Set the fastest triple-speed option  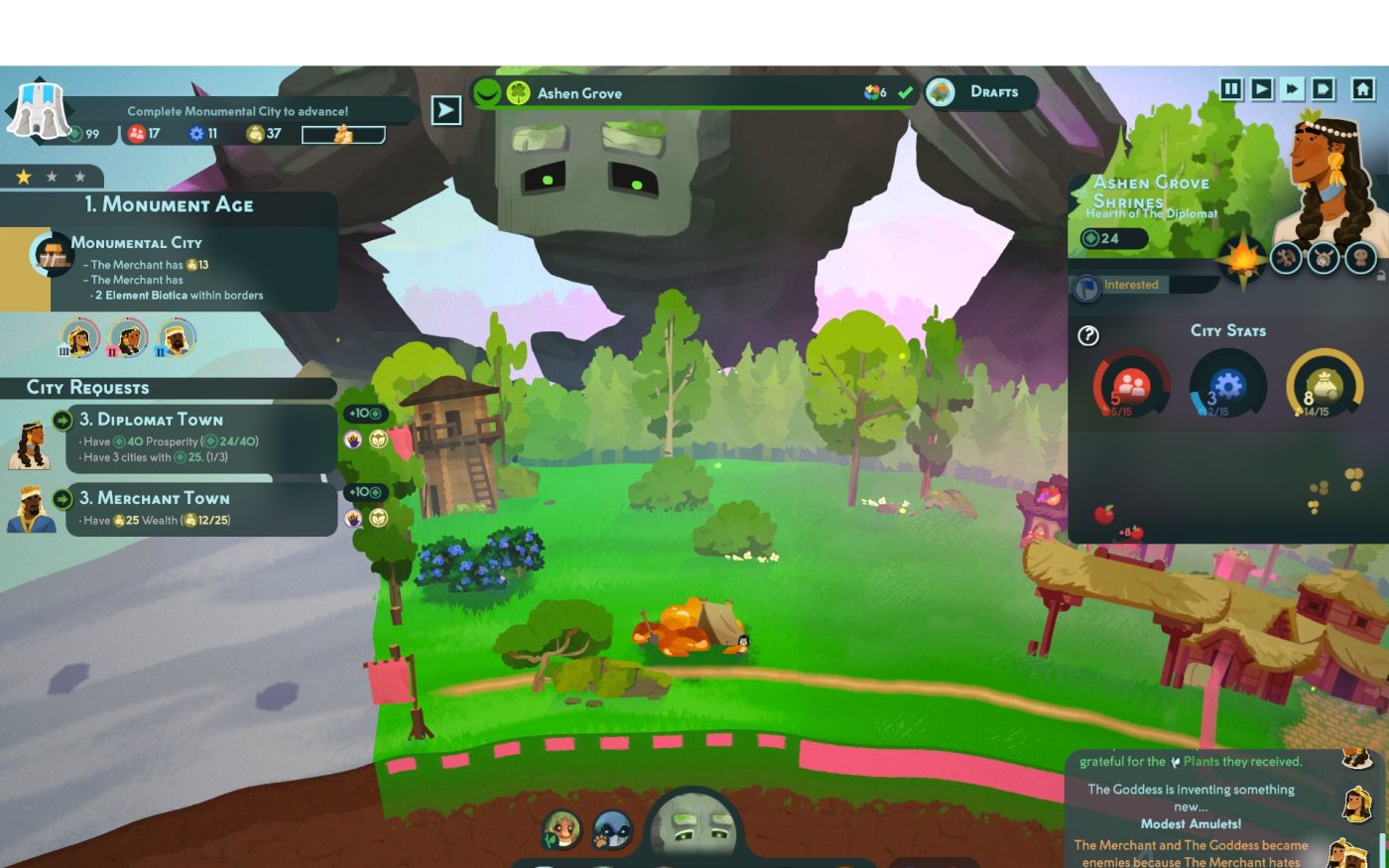click(x=1324, y=89)
